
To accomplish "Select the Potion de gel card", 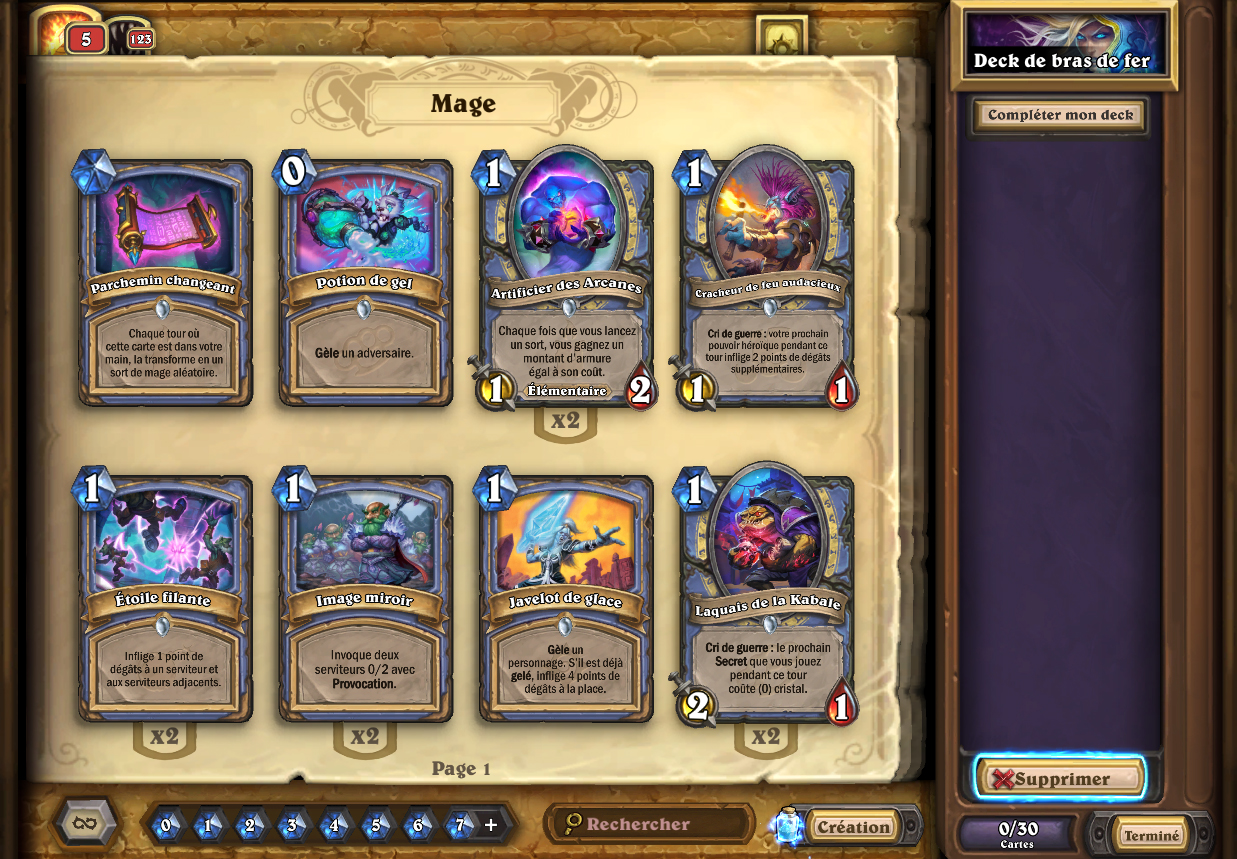I will pyautogui.click(x=365, y=282).
